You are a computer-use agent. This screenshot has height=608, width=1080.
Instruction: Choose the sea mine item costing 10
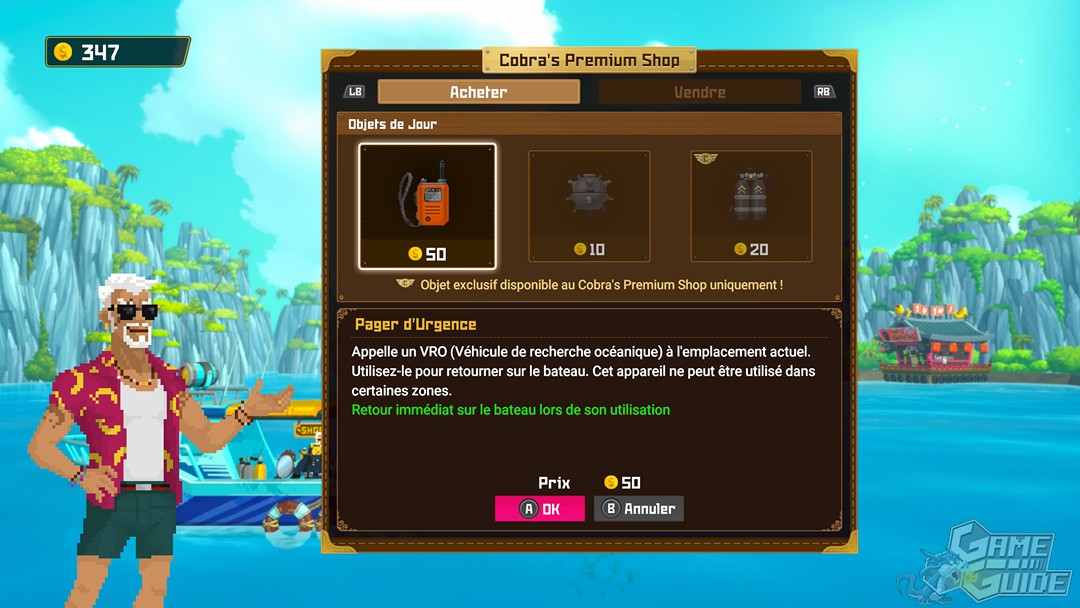click(589, 206)
